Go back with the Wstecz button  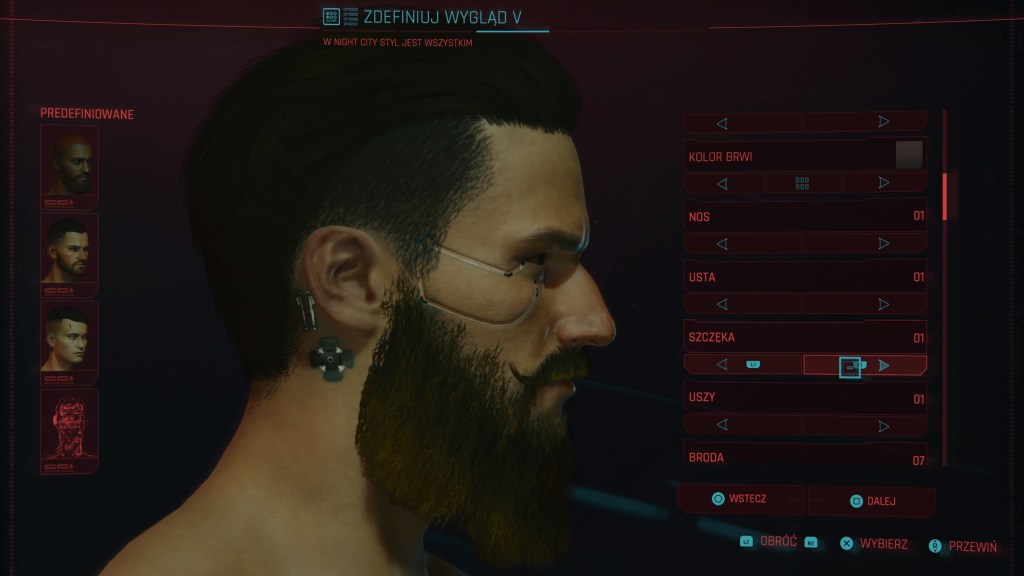pos(741,499)
